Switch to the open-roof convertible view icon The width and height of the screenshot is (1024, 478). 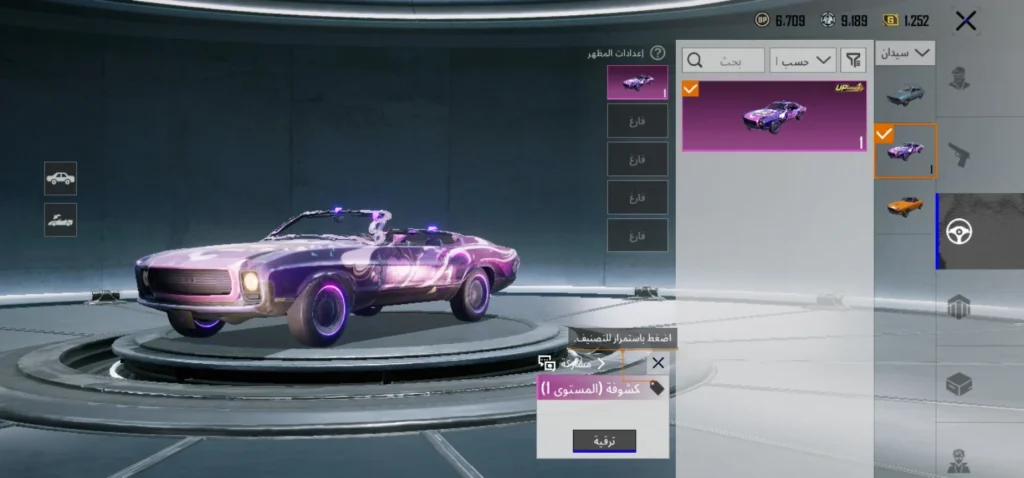pyautogui.click(x=60, y=220)
